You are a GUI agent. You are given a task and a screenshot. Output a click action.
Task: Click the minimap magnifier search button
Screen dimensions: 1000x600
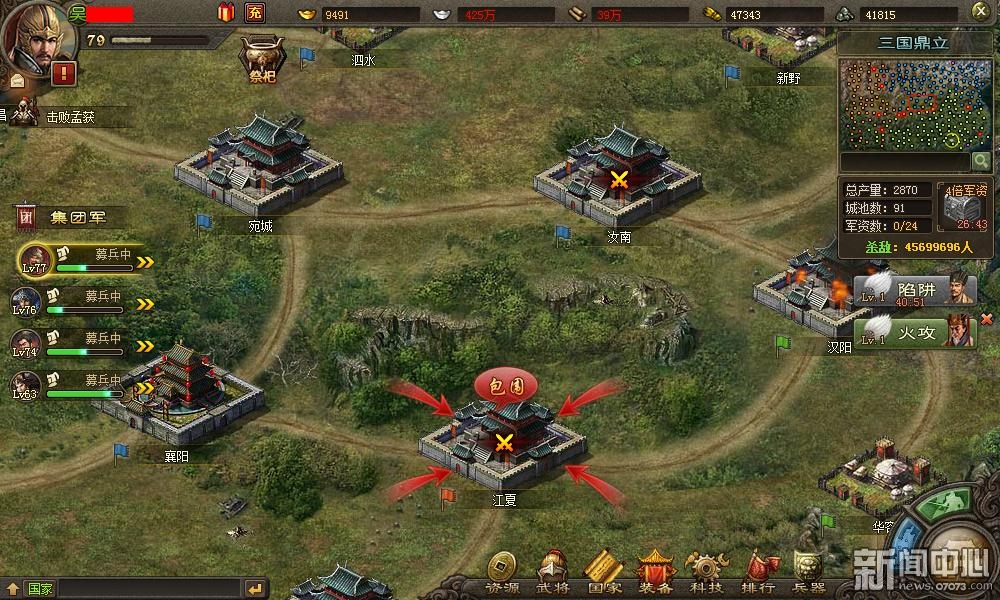(x=981, y=161)
